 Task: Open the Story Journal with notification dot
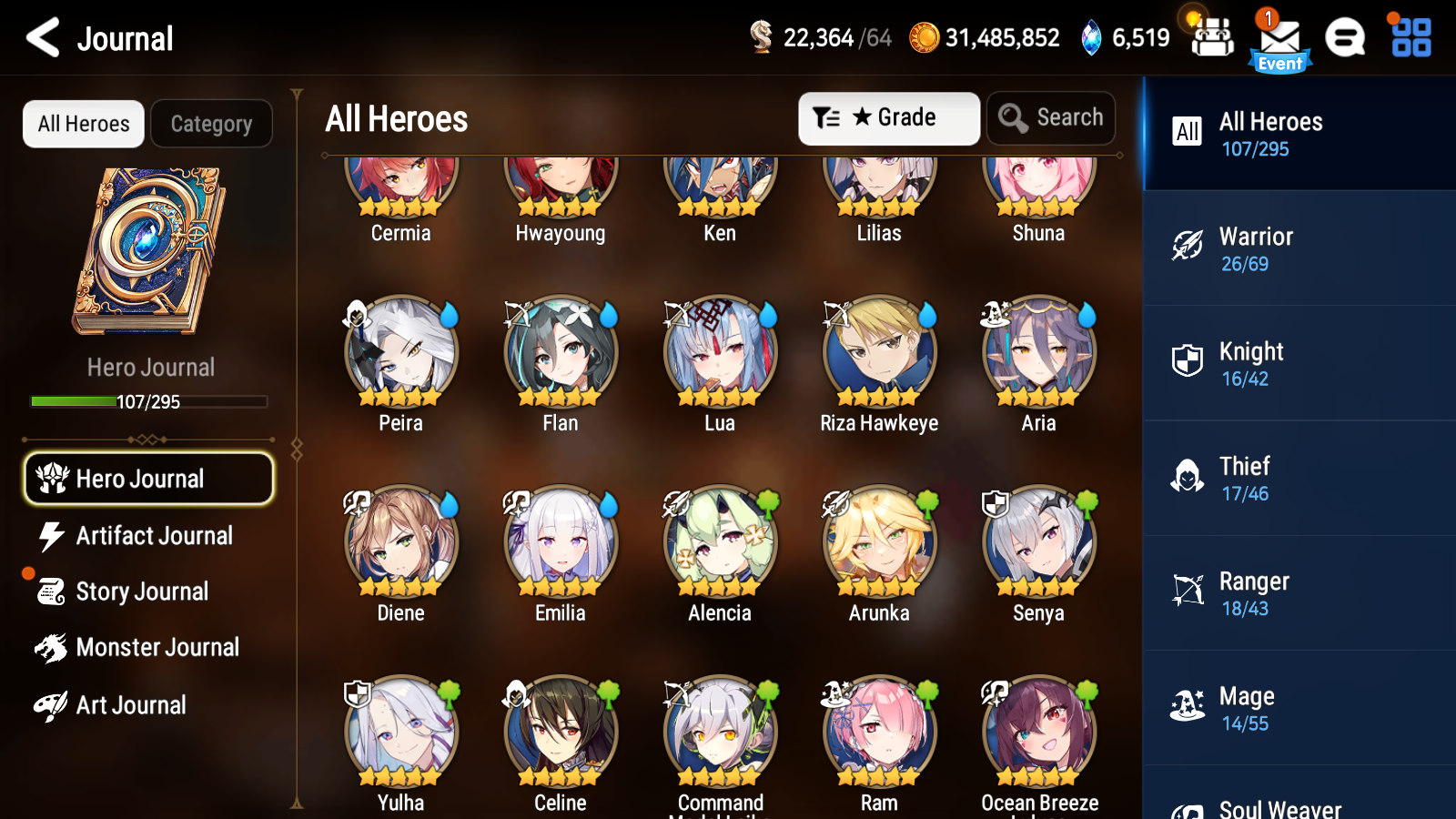coord(142,591)
